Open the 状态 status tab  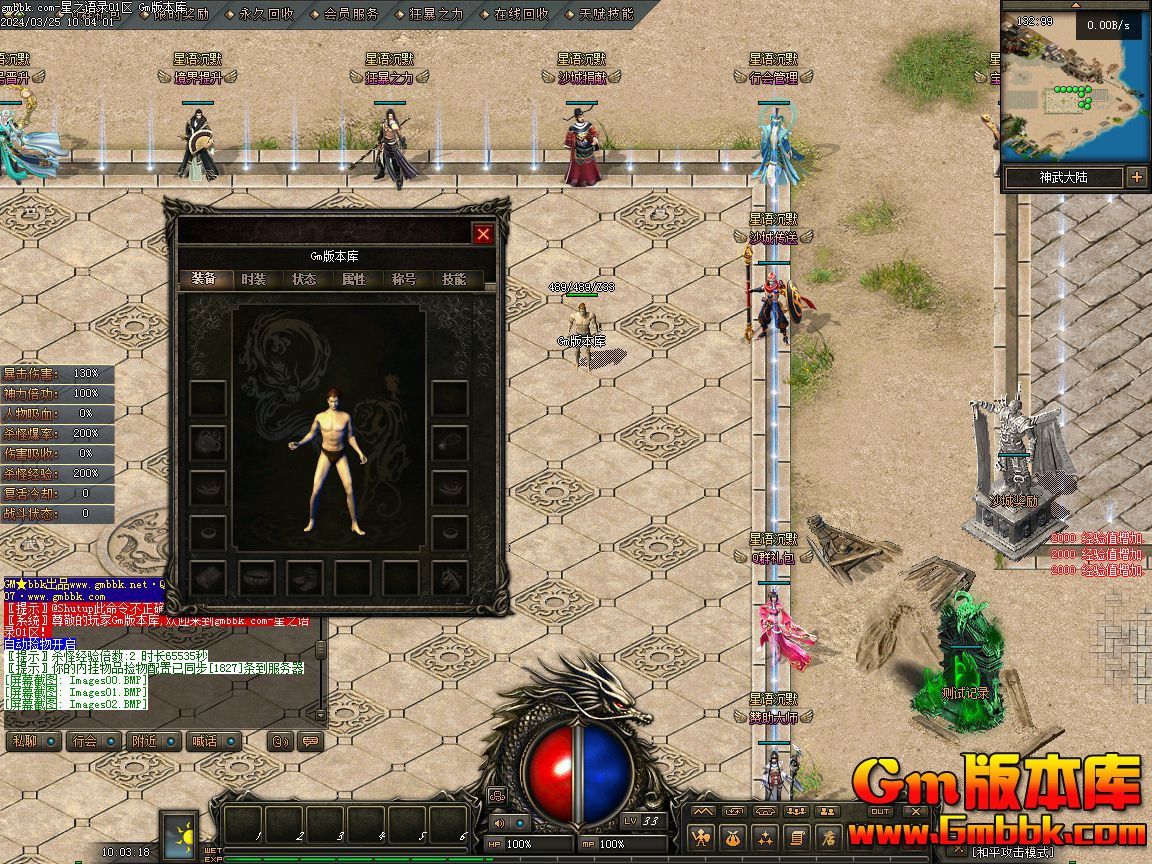(x=304, y=280)
